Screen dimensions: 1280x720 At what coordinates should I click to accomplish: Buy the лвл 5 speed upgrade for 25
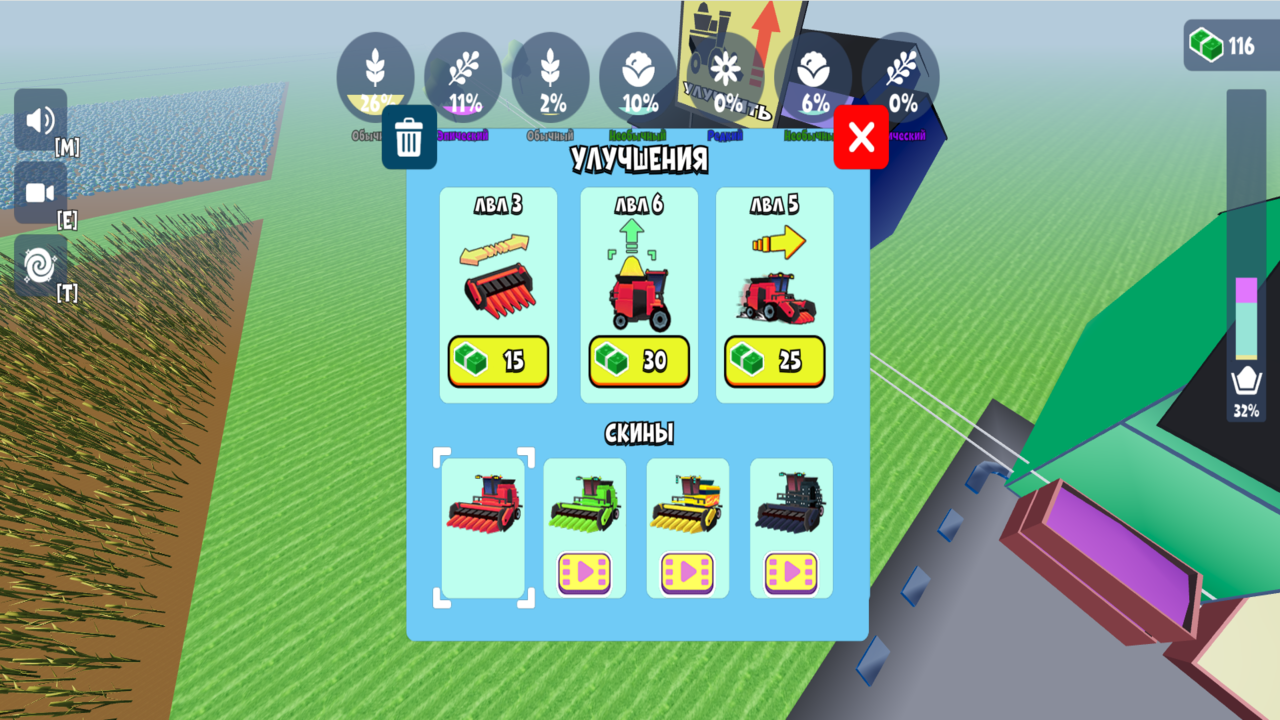tap(774, 362)
